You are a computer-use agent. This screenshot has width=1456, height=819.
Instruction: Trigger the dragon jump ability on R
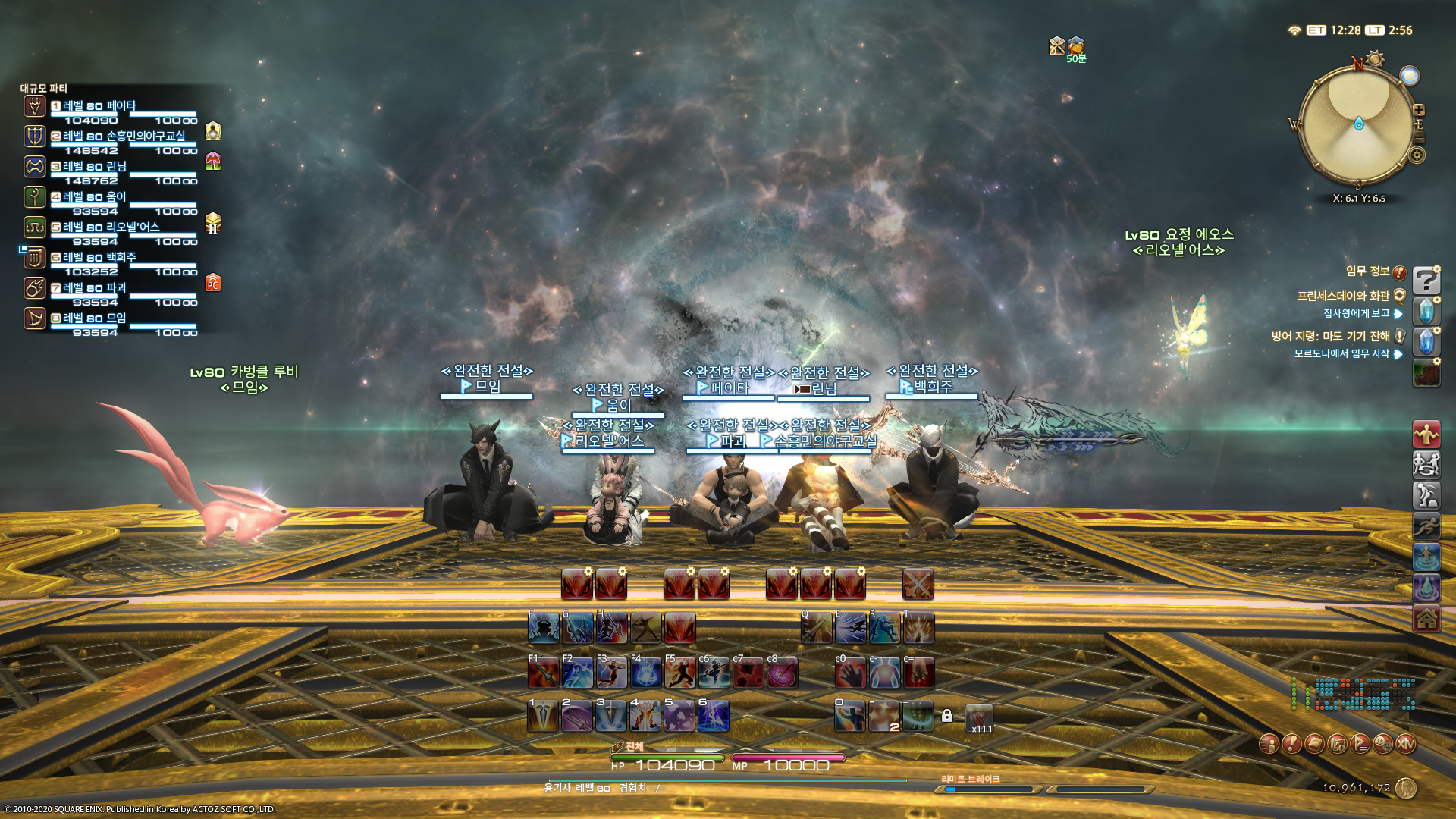pos(884,628)
